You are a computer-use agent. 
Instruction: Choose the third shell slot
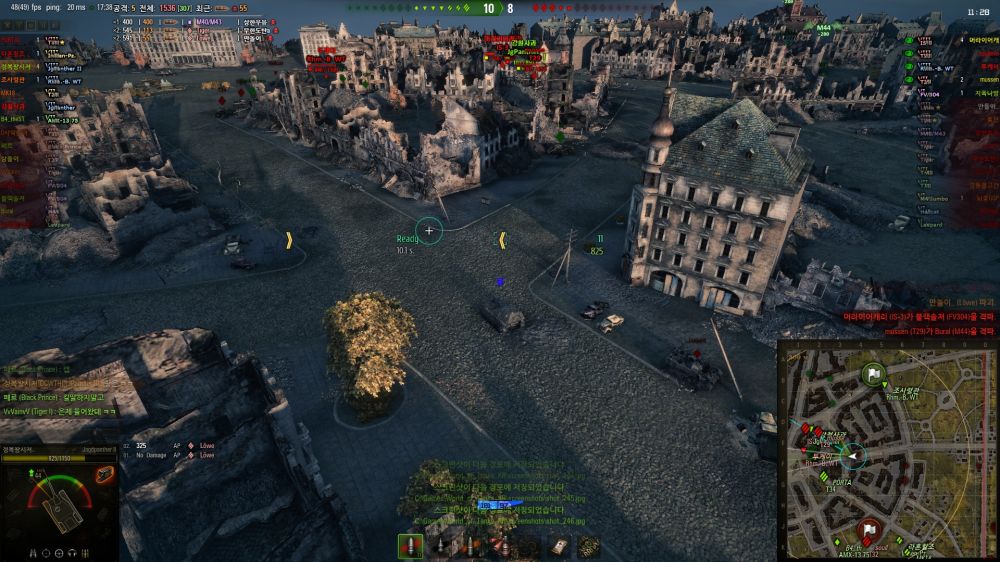(x=468, y=546)
